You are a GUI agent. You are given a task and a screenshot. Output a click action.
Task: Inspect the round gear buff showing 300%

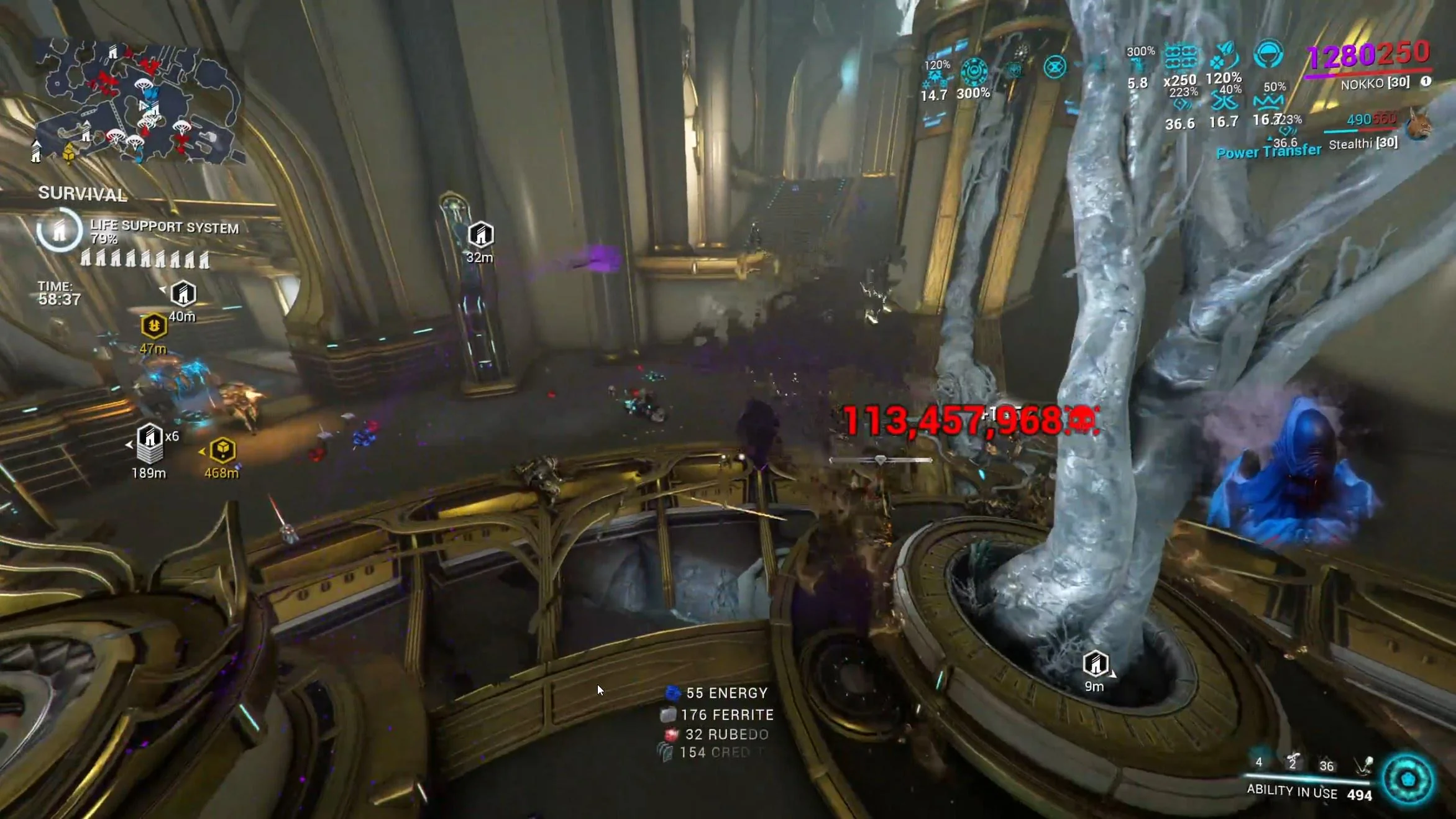click(974, 72)
